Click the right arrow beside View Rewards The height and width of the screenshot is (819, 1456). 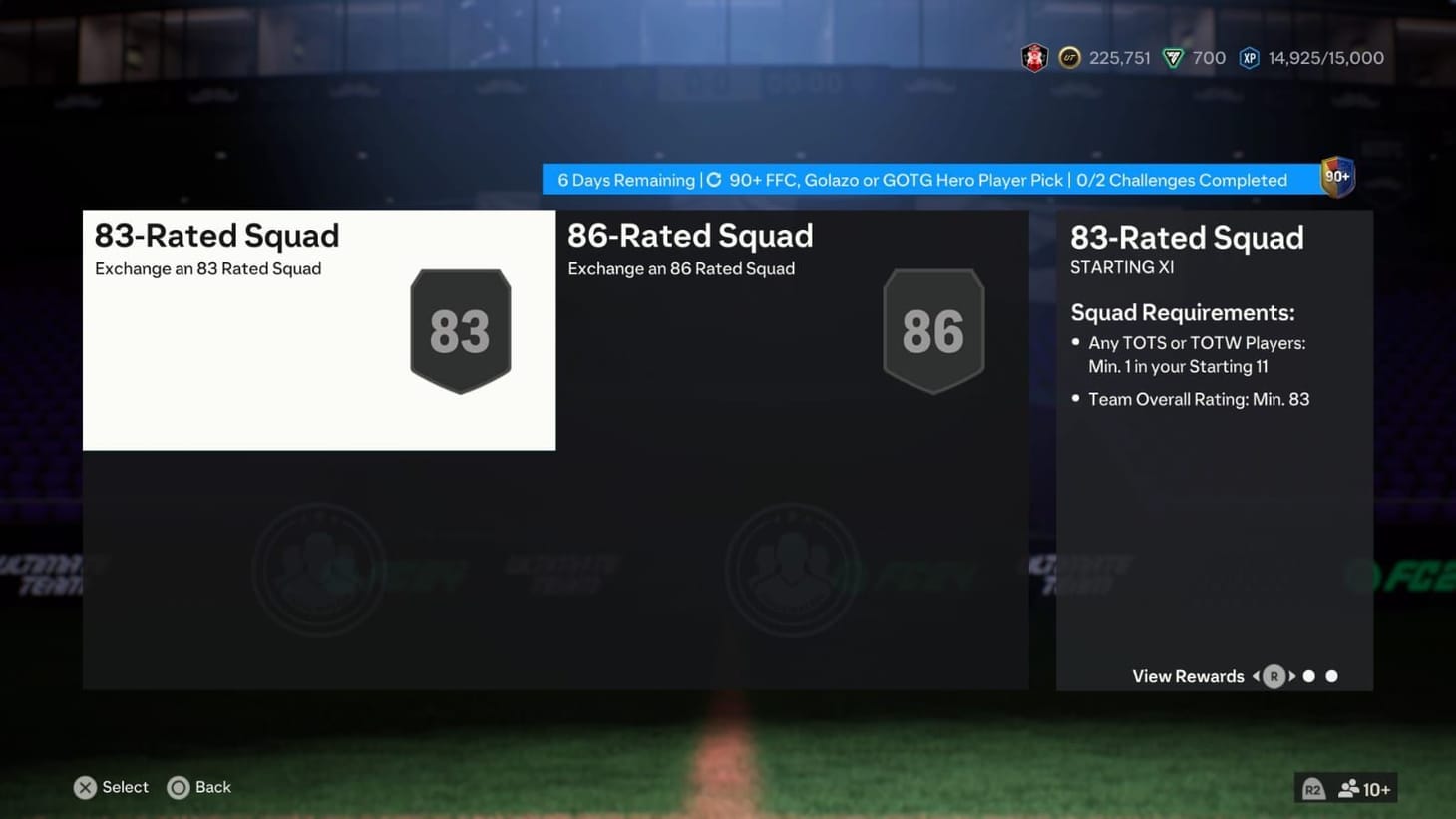tap(1292, 676)
